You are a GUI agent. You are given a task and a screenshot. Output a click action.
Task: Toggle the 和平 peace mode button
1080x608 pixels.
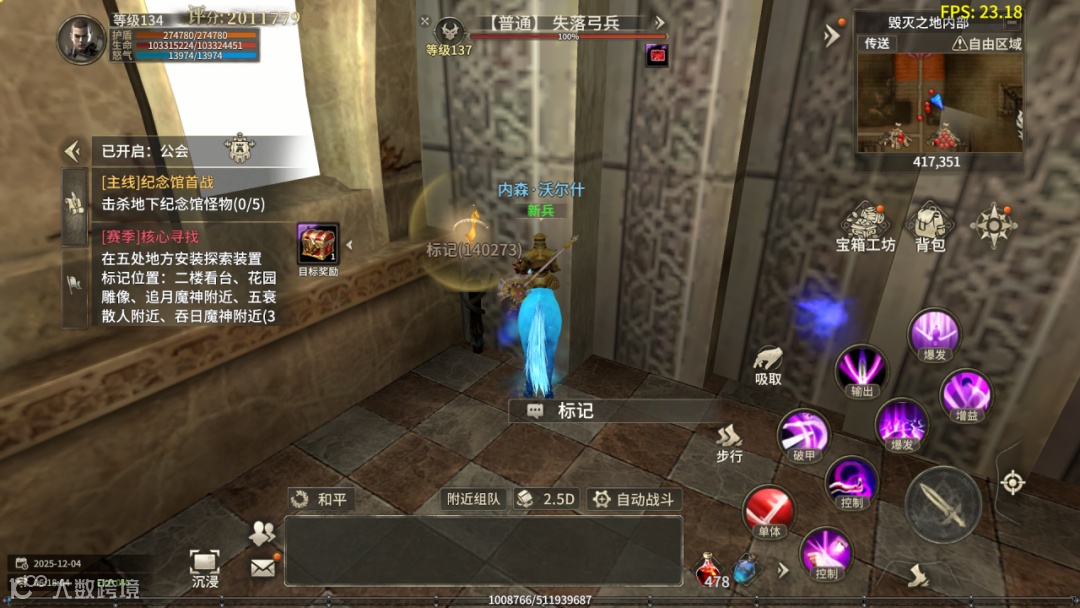click(320, 498)
